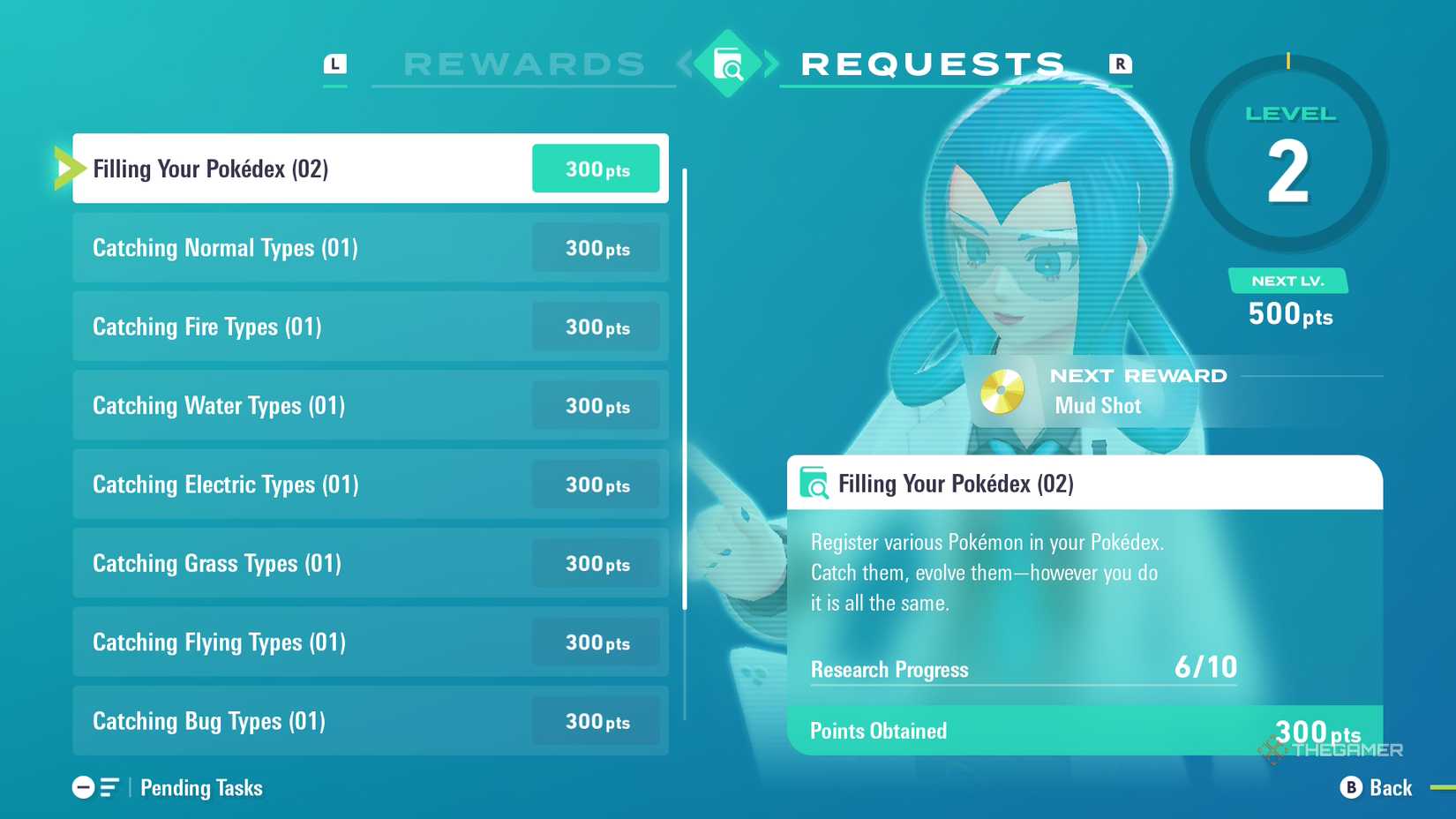Click the minus icon near Pending Tasks
This screenshot has width=1456, height=819.
pos(84,787)
